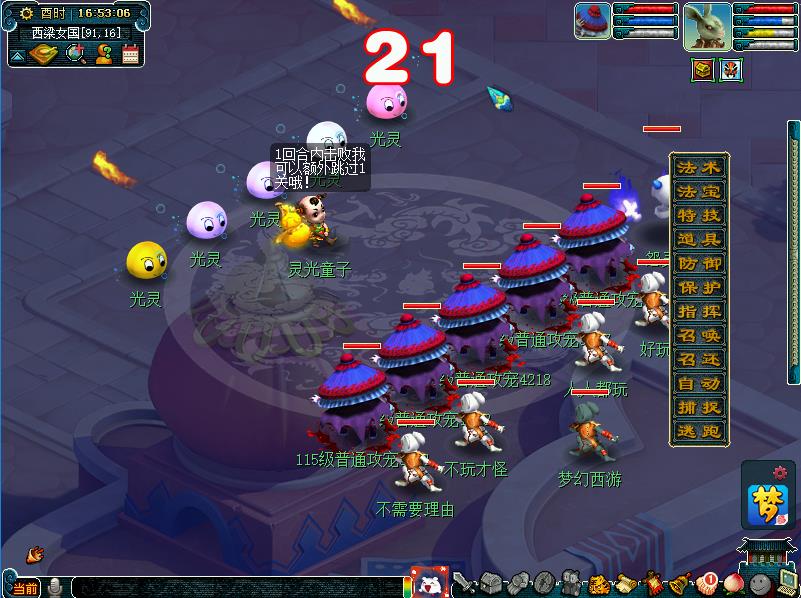801x598 pixels.
Task: Choose 逃跑 to flee the battle
Action: (698, 431)
